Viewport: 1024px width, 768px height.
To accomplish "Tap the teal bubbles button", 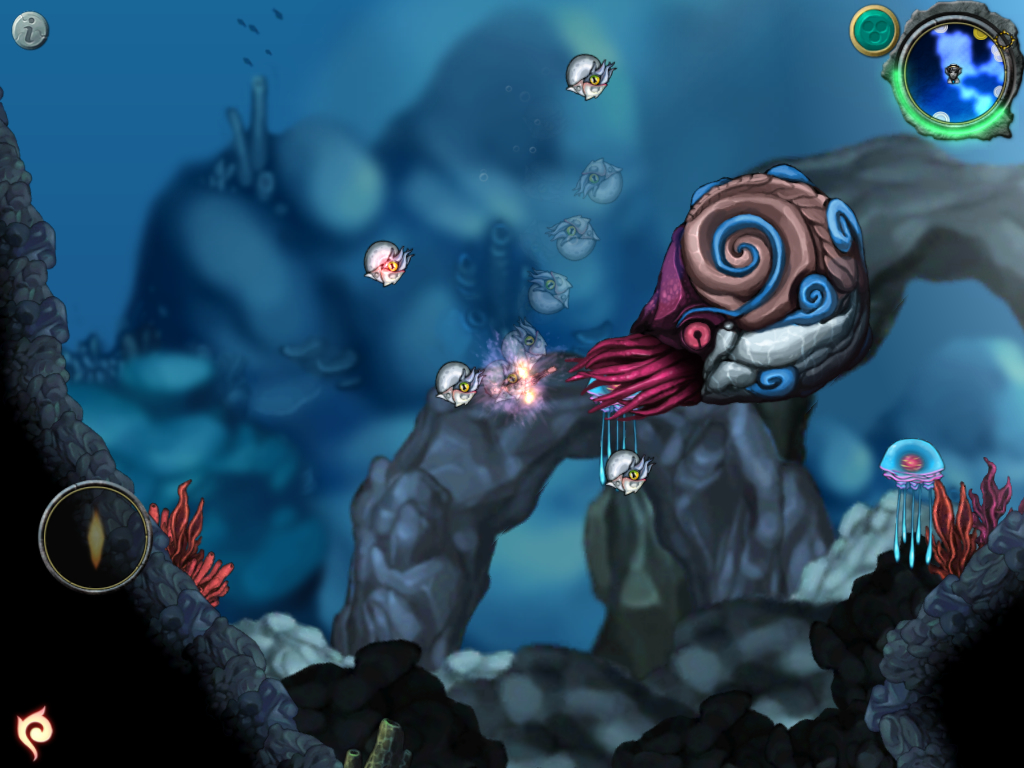I will pyautogui.click(x=874, y=31).
